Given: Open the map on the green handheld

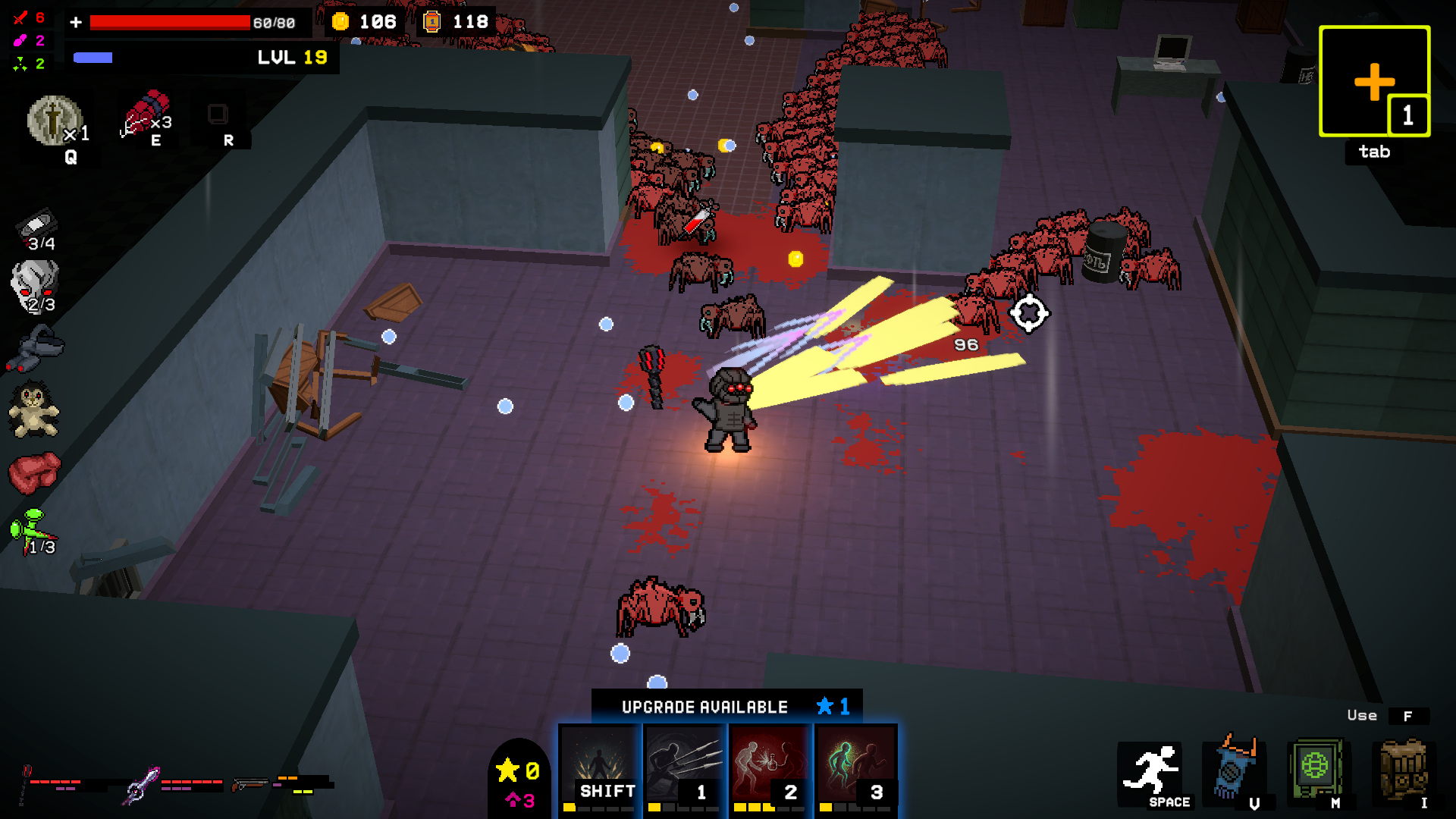Looking at the screenshot, I should 1316,769.
